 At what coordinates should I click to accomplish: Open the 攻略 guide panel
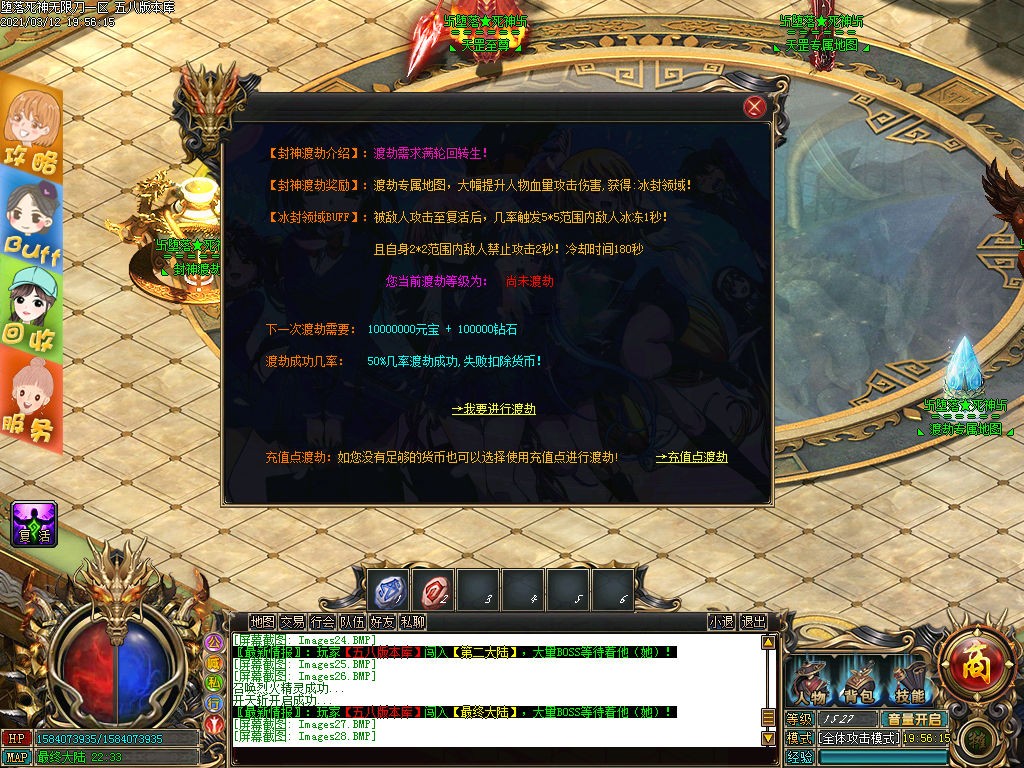click(x=31, y=131)
